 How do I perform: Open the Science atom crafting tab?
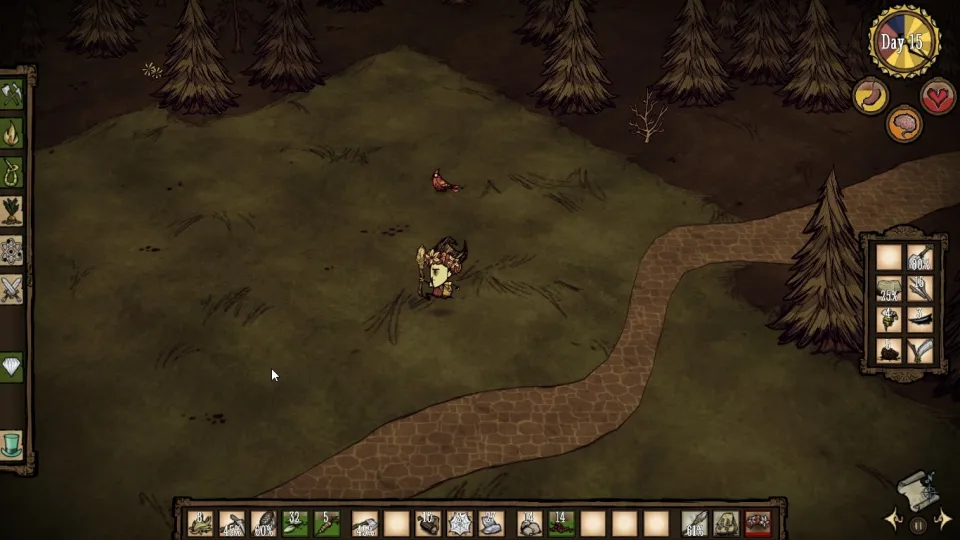[12, 250]
